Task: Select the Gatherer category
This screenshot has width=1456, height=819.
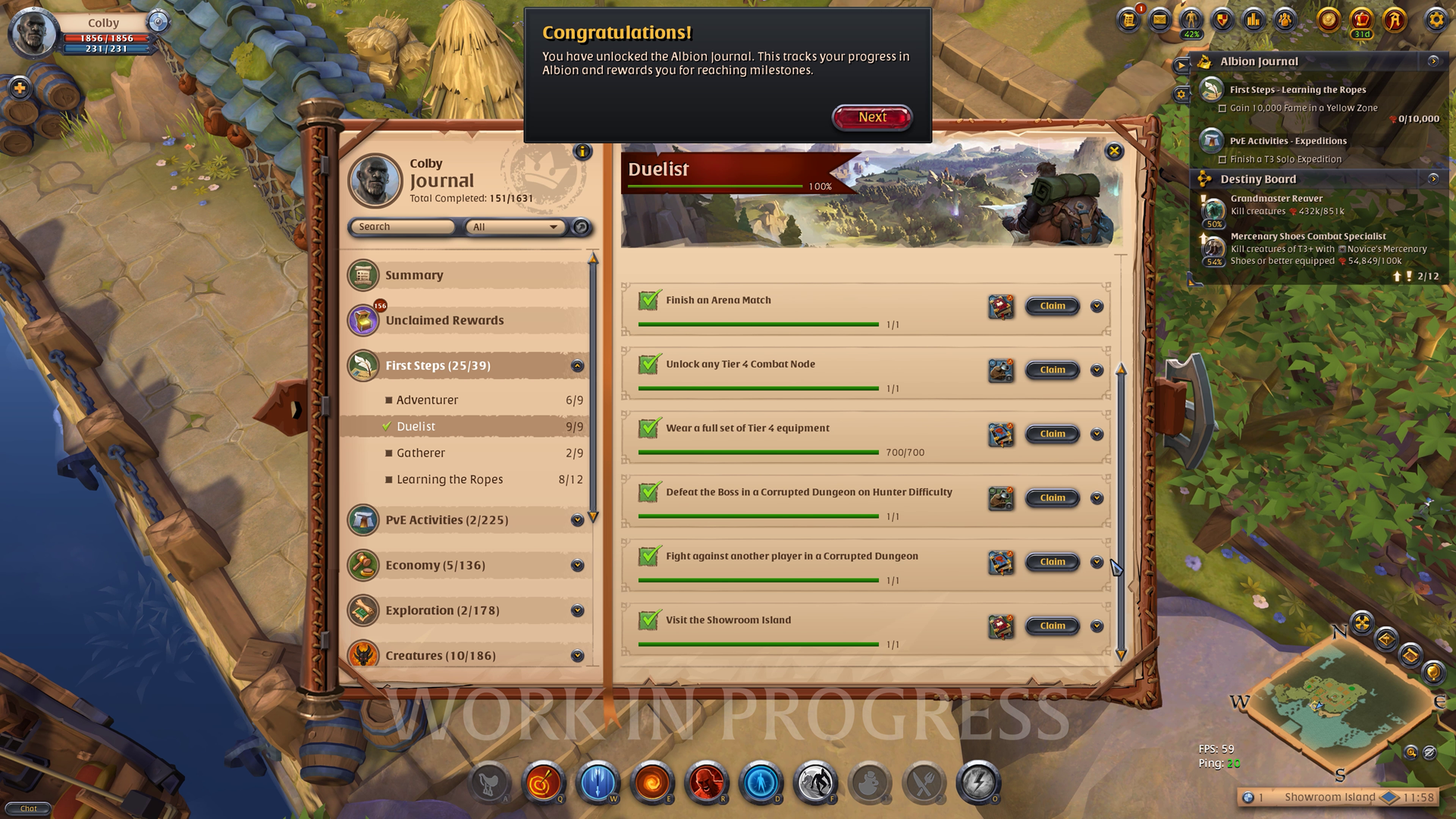Action: 421,453
